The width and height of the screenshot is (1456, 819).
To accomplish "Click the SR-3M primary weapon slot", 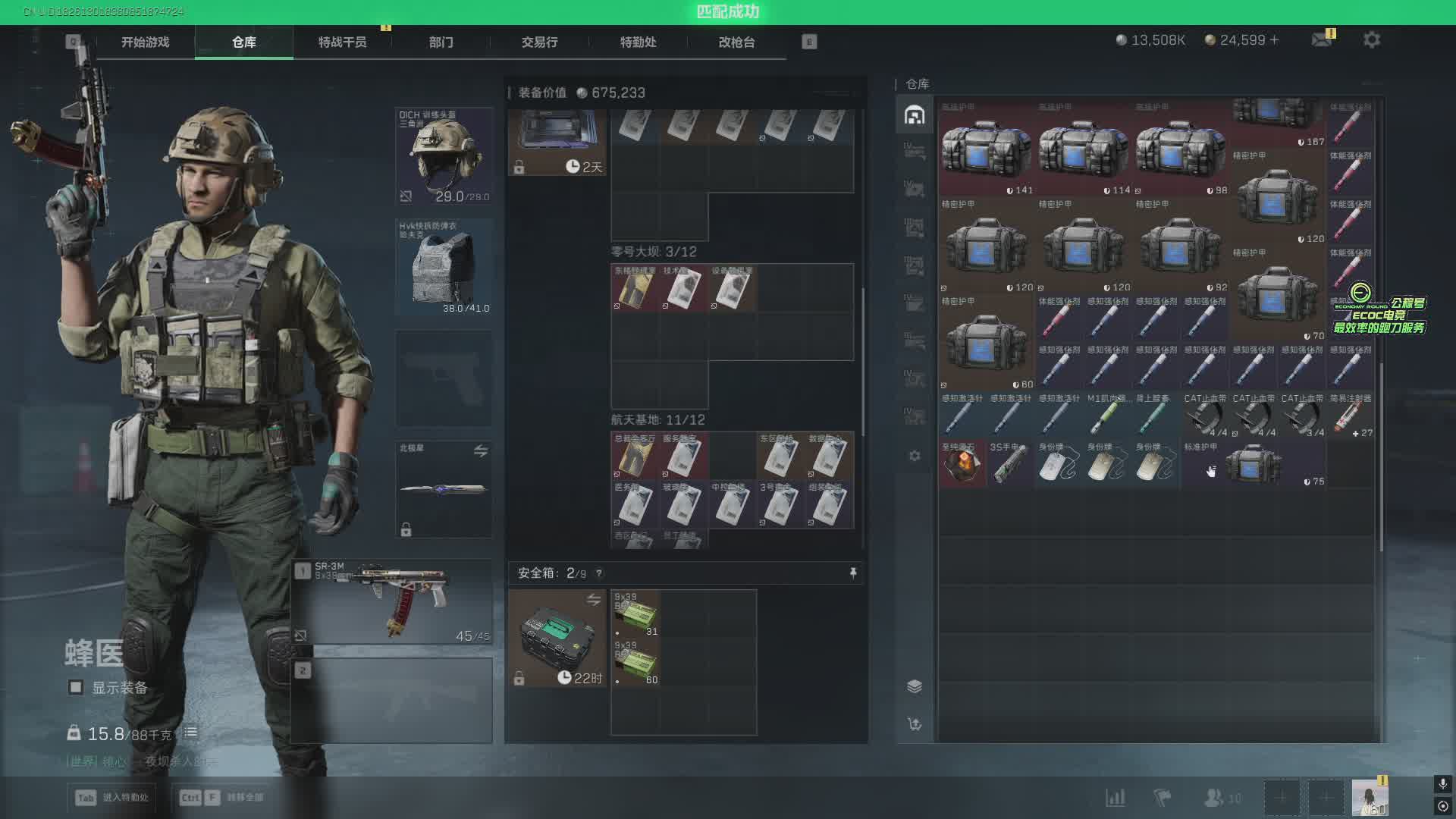I will pyautogui.click(x=392, y=602).
